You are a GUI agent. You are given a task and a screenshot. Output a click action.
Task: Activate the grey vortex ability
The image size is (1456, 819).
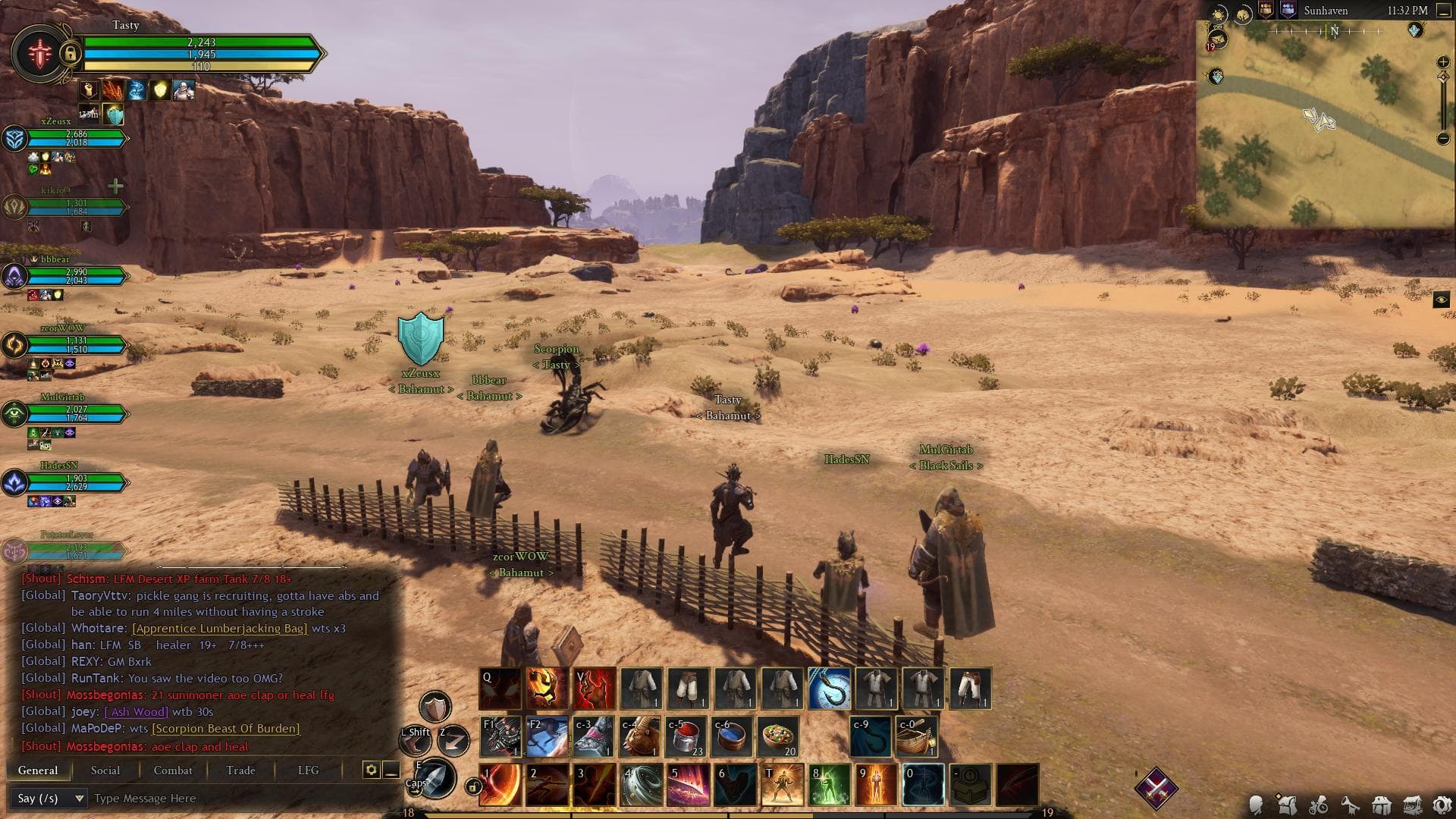click(x=642, y=785)
